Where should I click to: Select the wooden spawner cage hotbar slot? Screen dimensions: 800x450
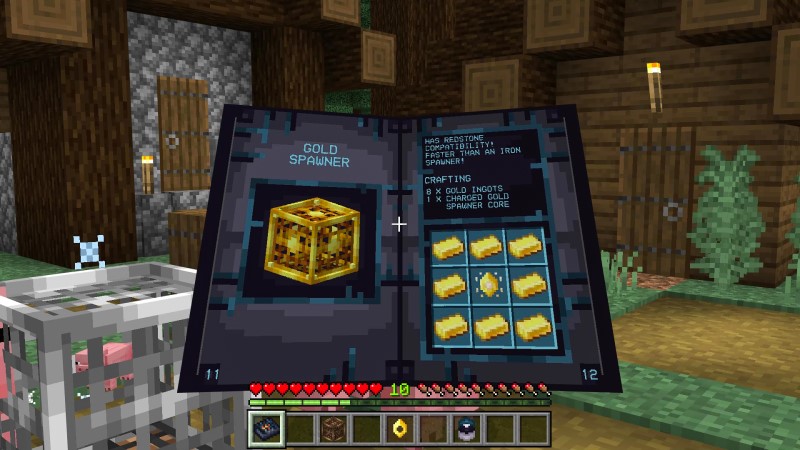click(333, 429)
